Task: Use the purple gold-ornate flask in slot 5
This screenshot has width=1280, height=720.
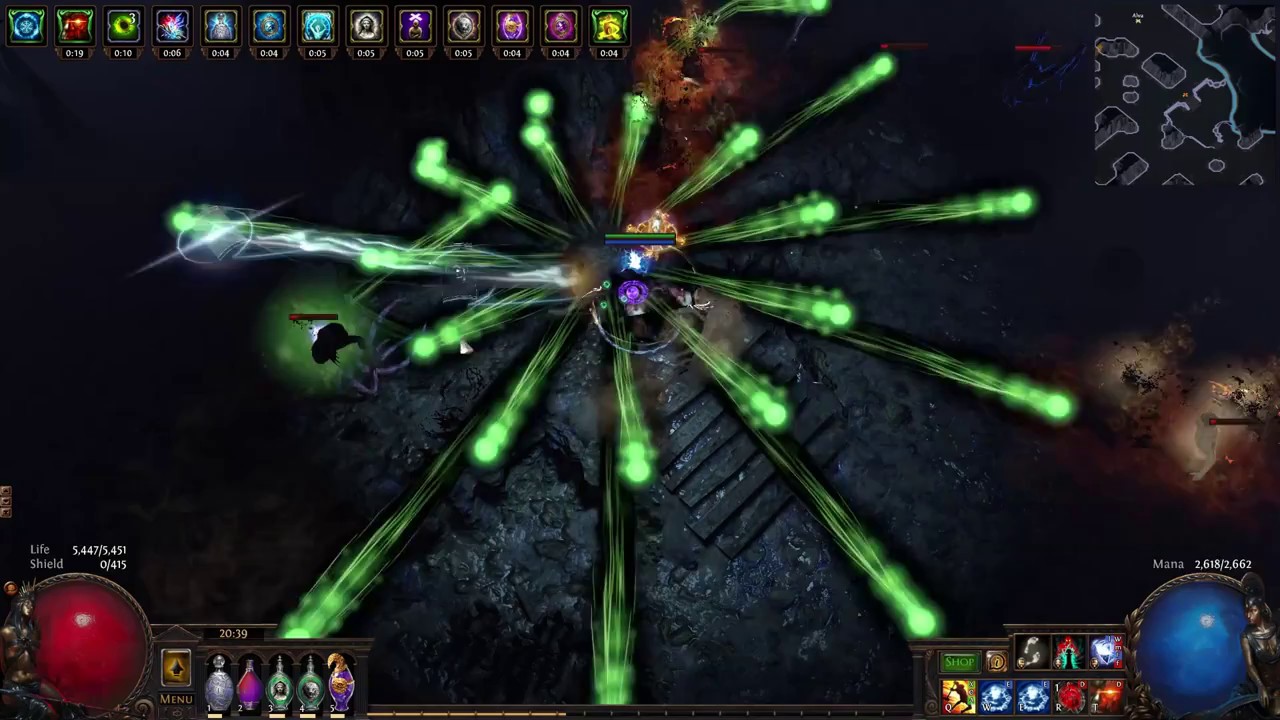Action: tap(341, 683)
